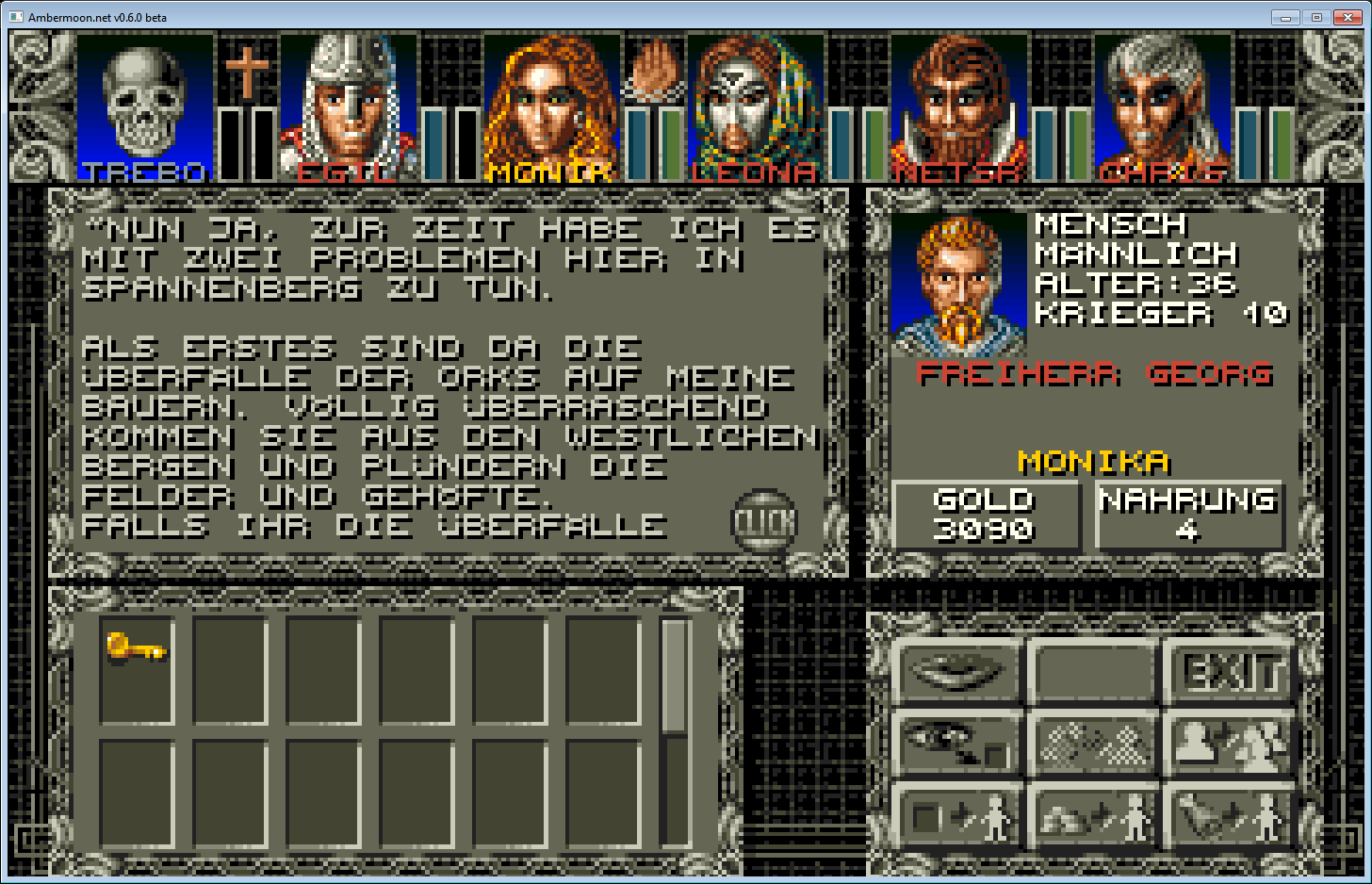Select Trebor's skull portrait
The height and width of the screenshot is (884, 1372).
coord(144,106)
